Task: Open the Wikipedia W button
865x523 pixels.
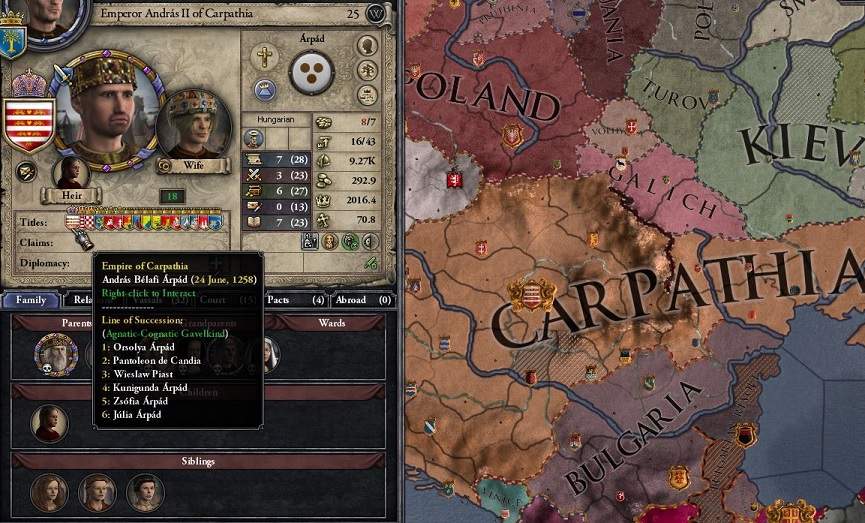Action: (x=376, y=14)
